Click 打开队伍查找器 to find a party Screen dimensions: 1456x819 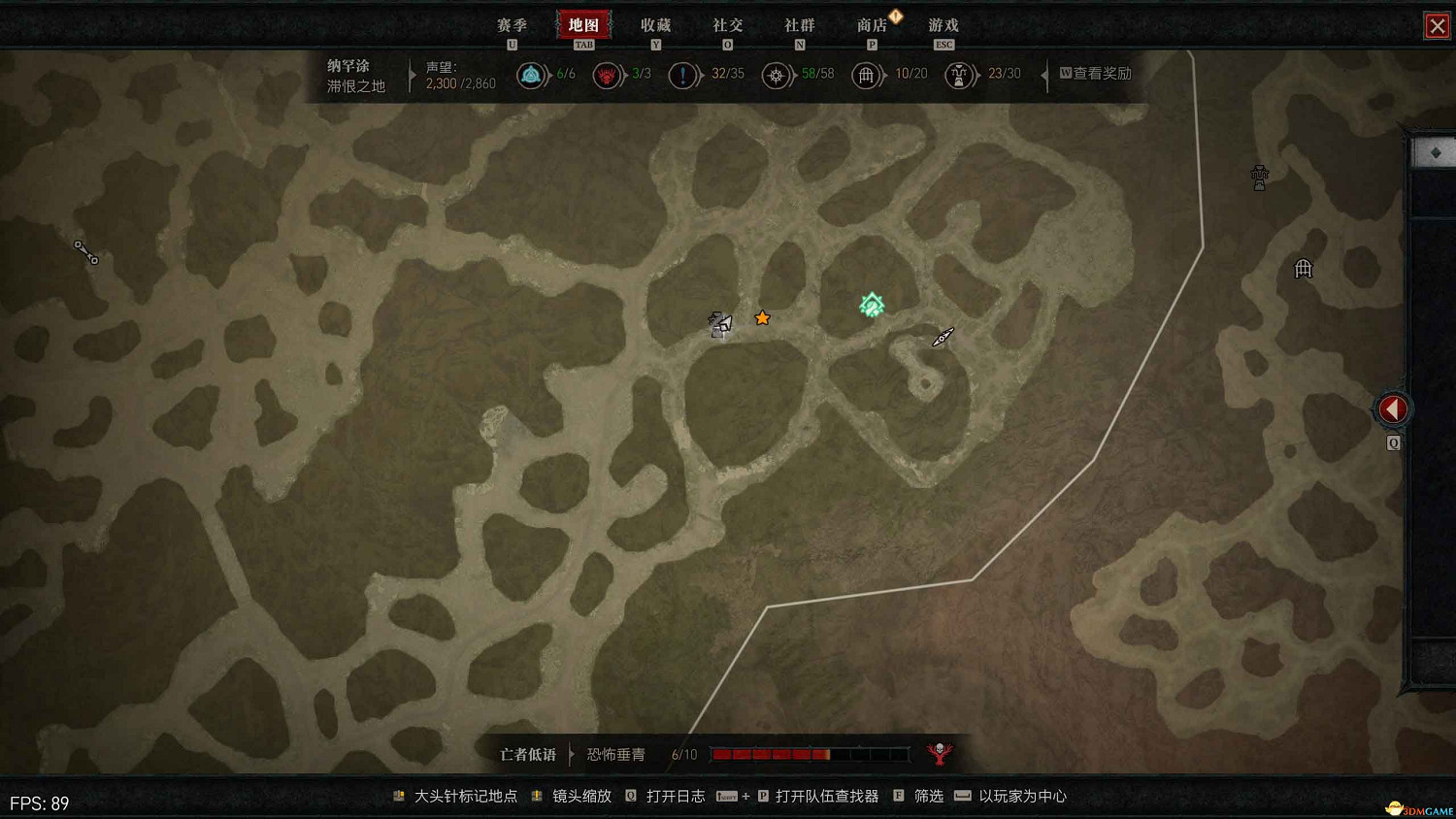click(824, 796)
